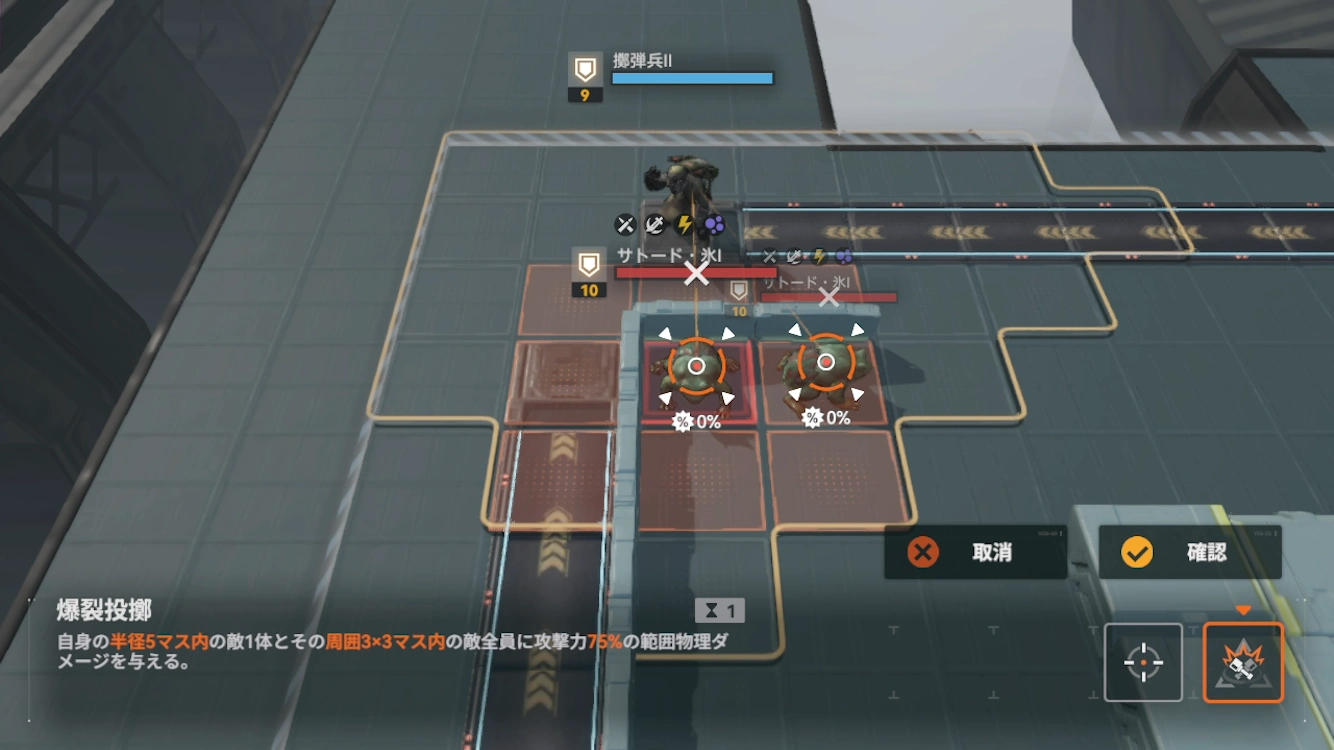Click the yellow lightning status icon on the grenadier

[x=683, y=225]
